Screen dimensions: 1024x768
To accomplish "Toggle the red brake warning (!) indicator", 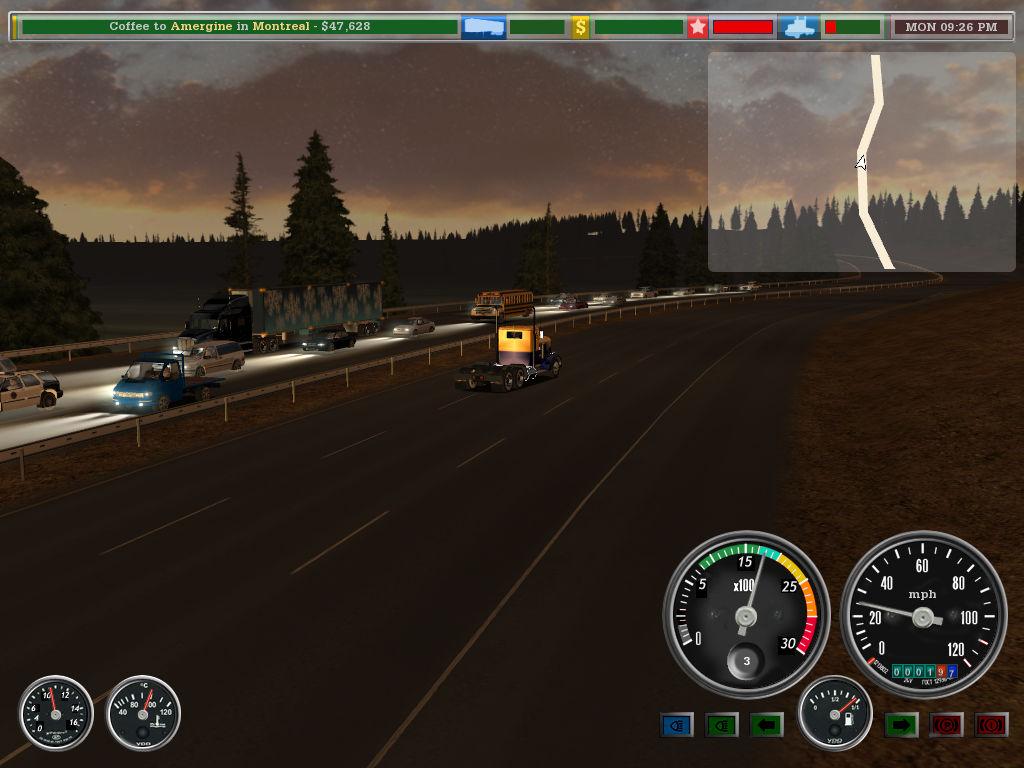I will (991, 725).
